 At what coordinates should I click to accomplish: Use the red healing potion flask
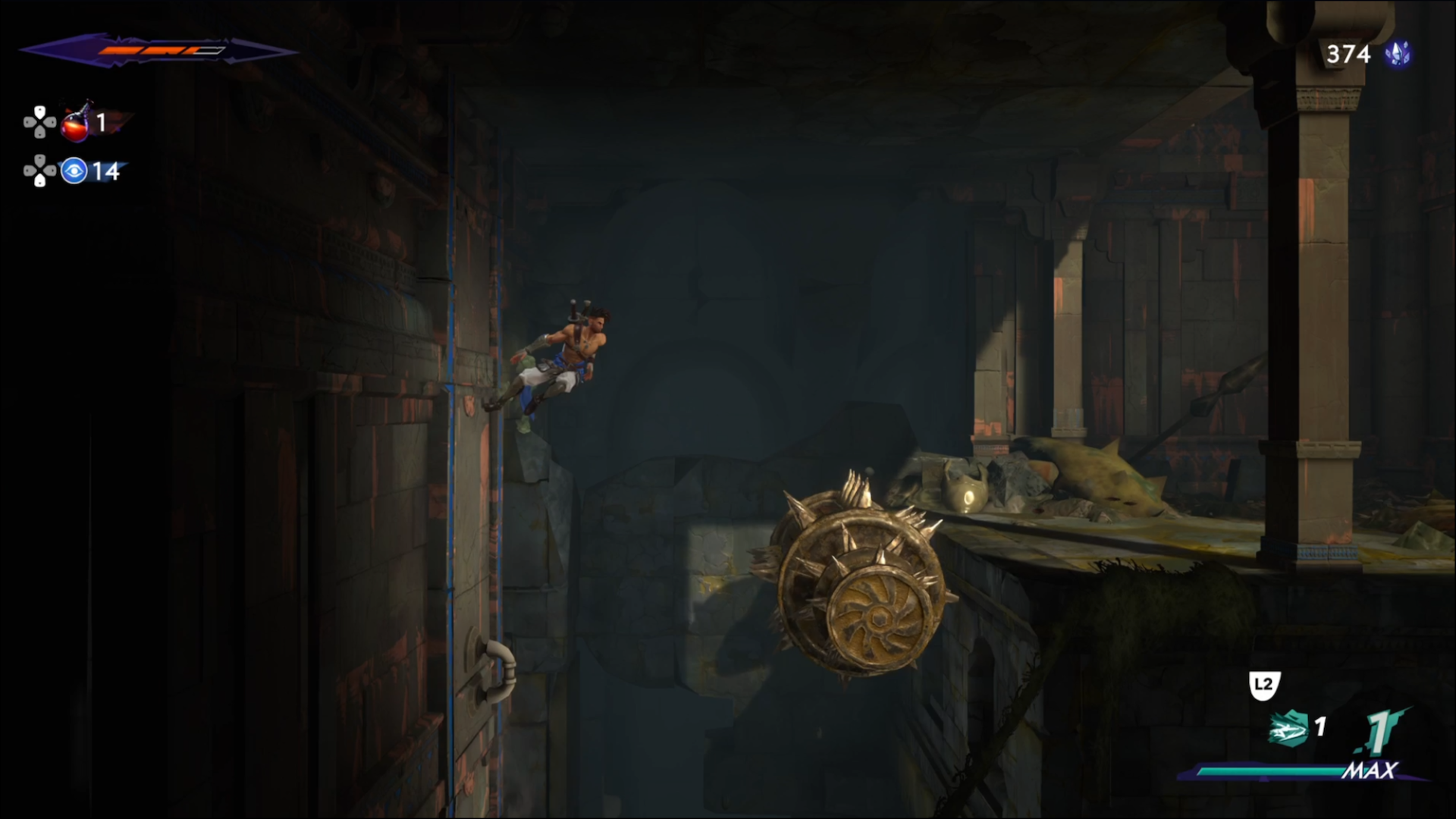(x=76, y=123)
